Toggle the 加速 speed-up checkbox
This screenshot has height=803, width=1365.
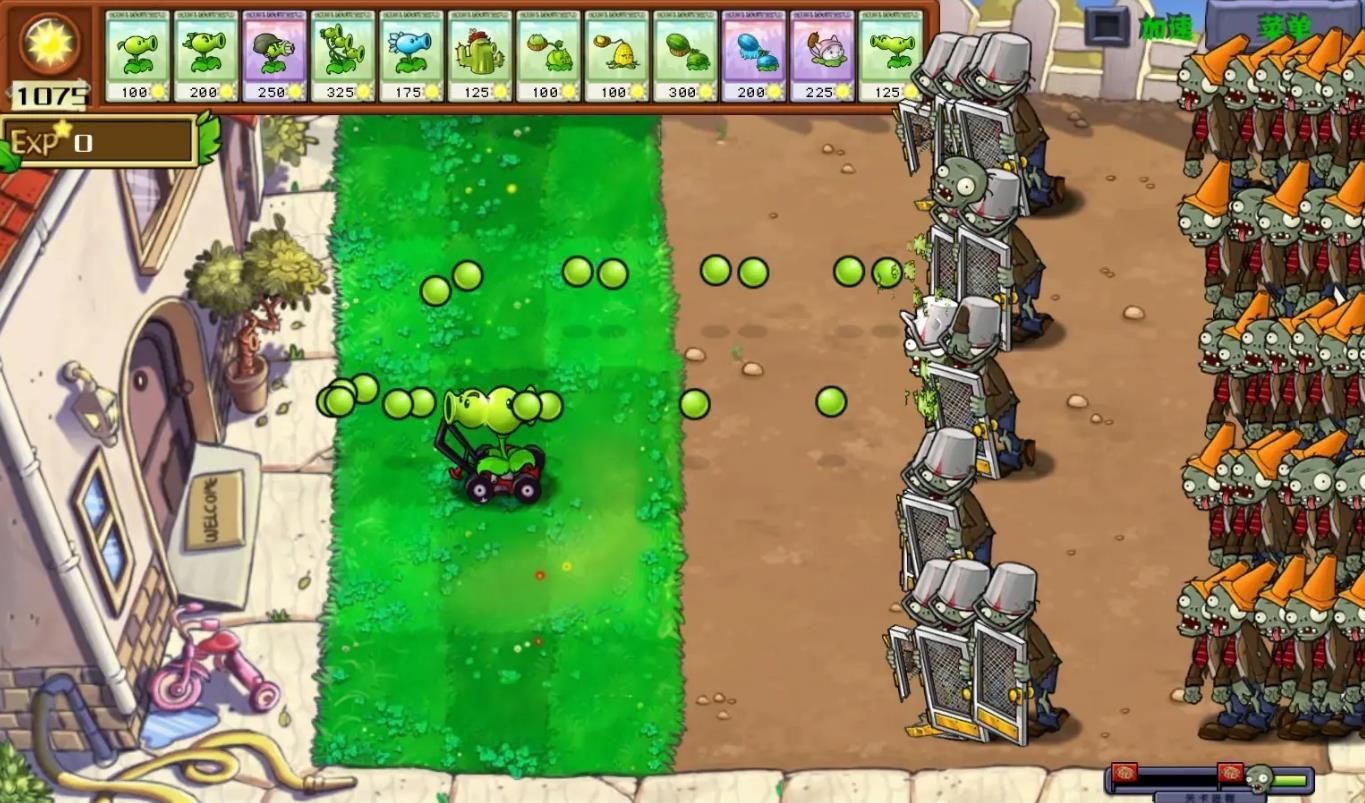point(1107,26)
